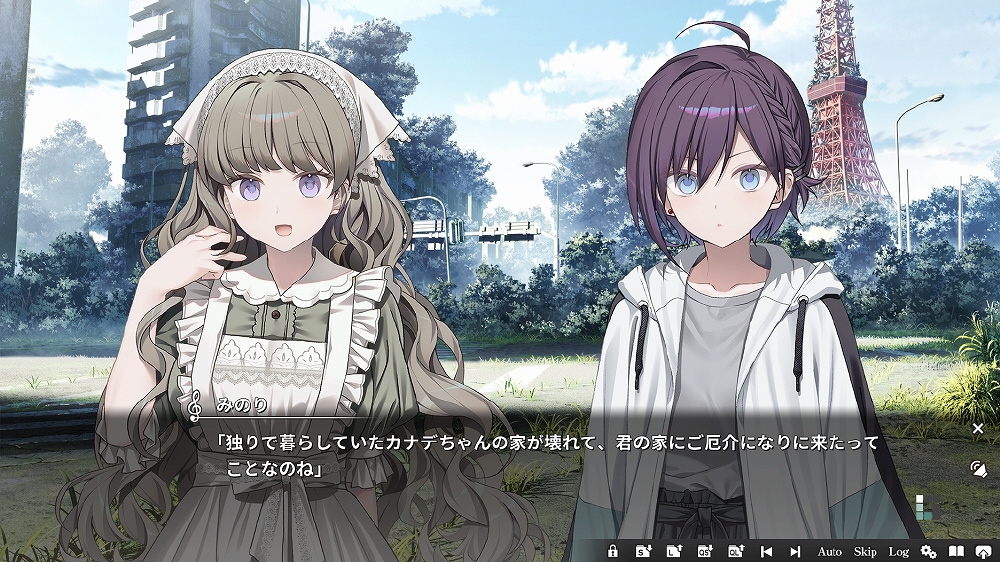Open the backlog with Log
This screenshot has height=562, width=1000.
click(898, 551)
